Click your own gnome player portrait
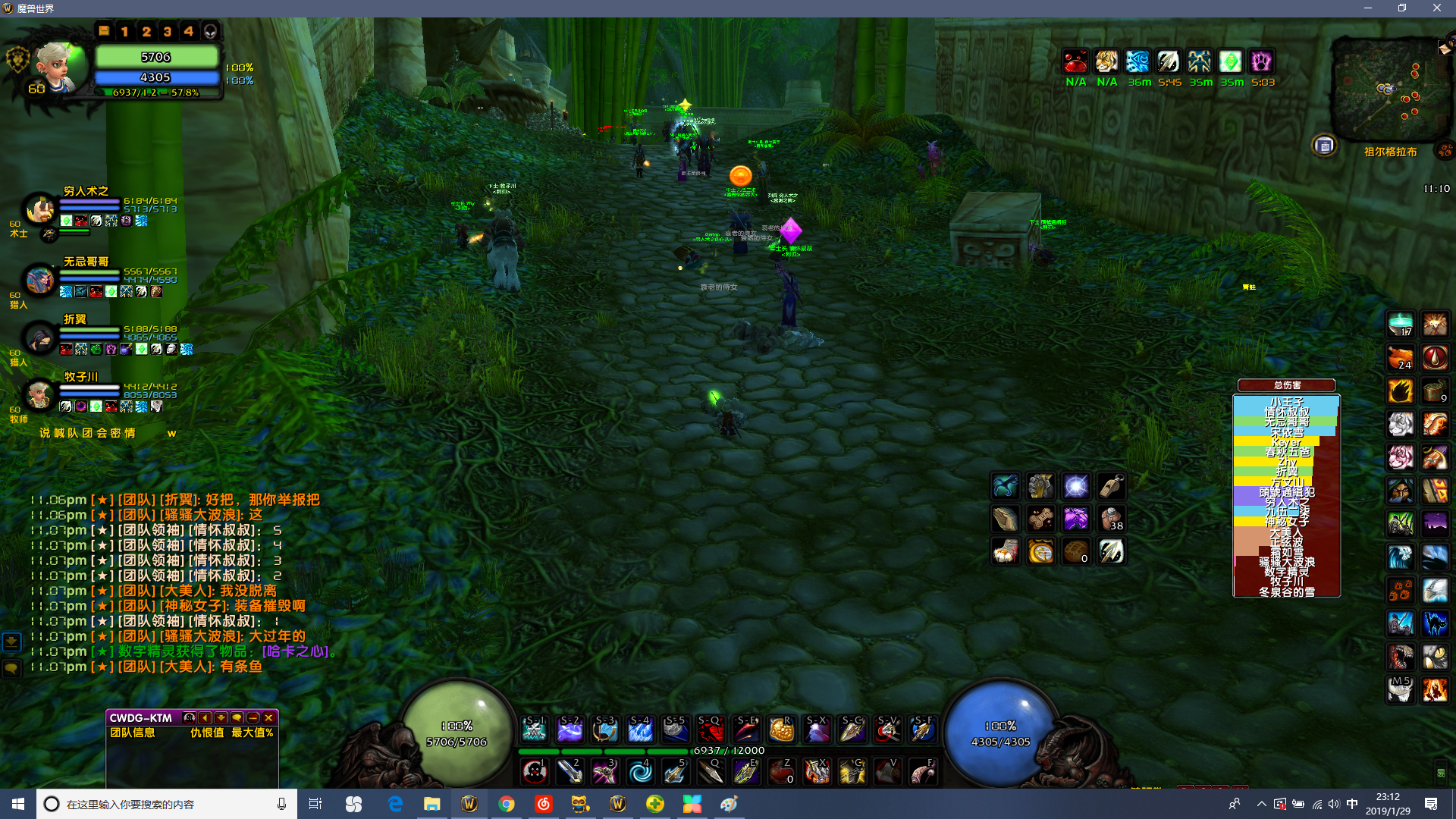Viewport: 1456px width, 819px height. click(x=57, y=67)
